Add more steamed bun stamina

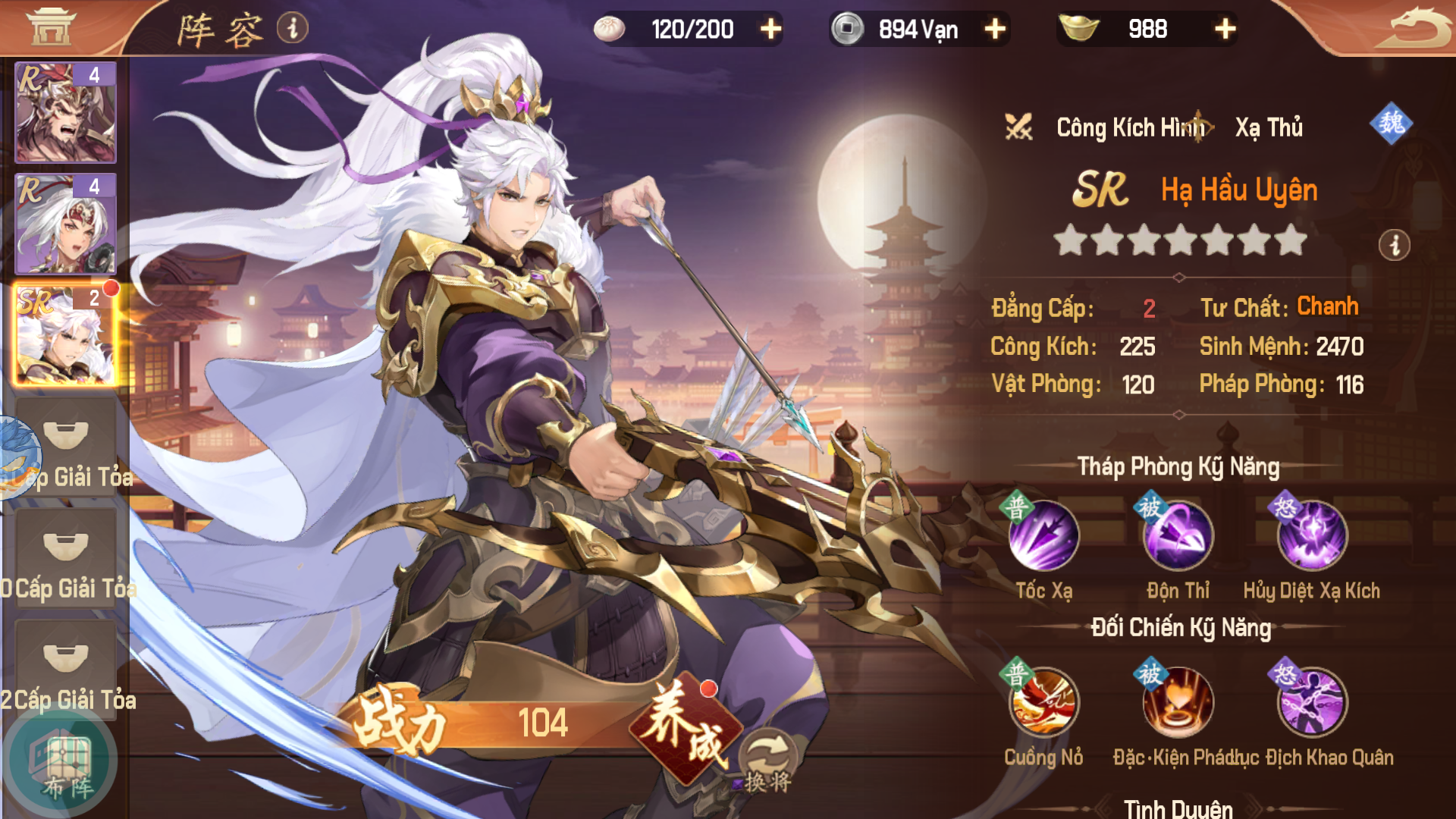tap(770, 30)
